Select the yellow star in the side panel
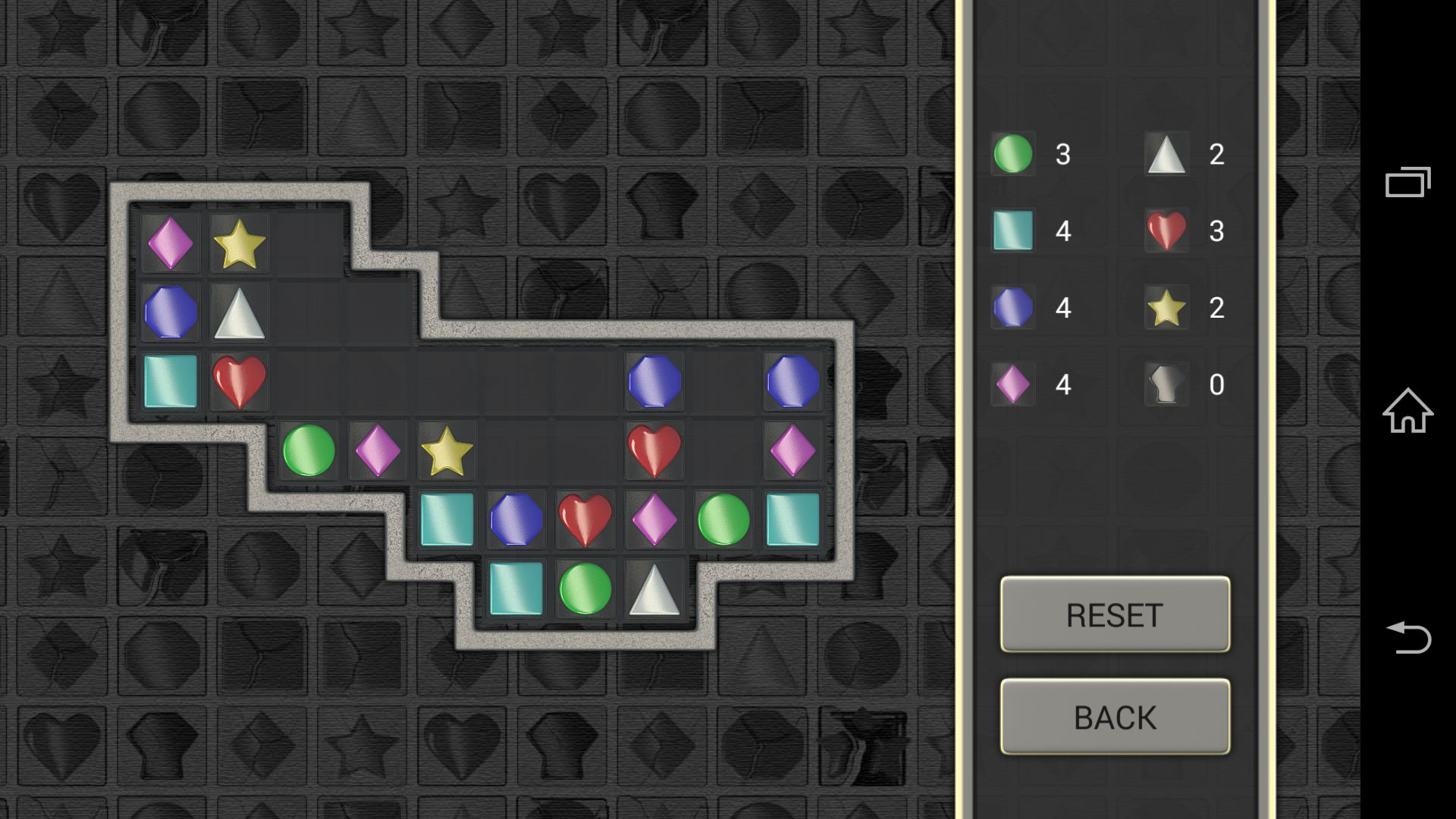 pos(1166,307)
